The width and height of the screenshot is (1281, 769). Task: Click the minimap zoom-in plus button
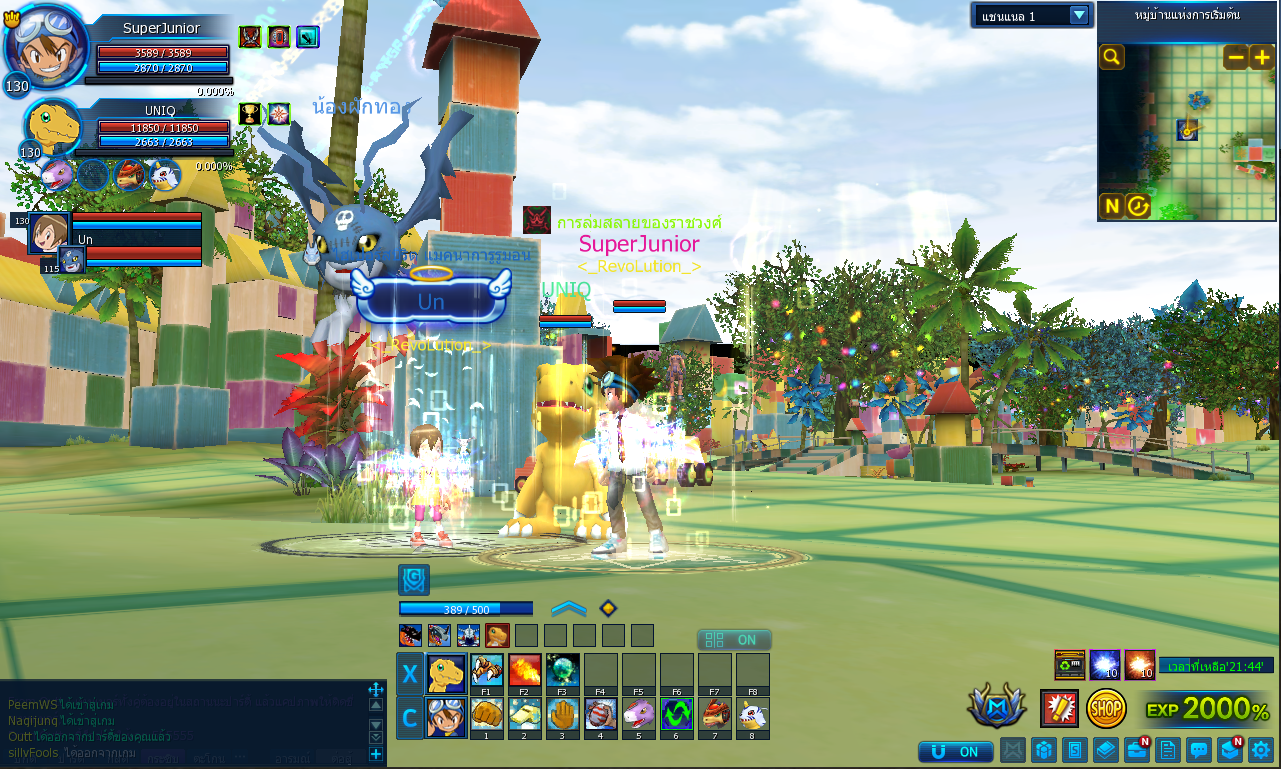click(x=1262, y=57)
